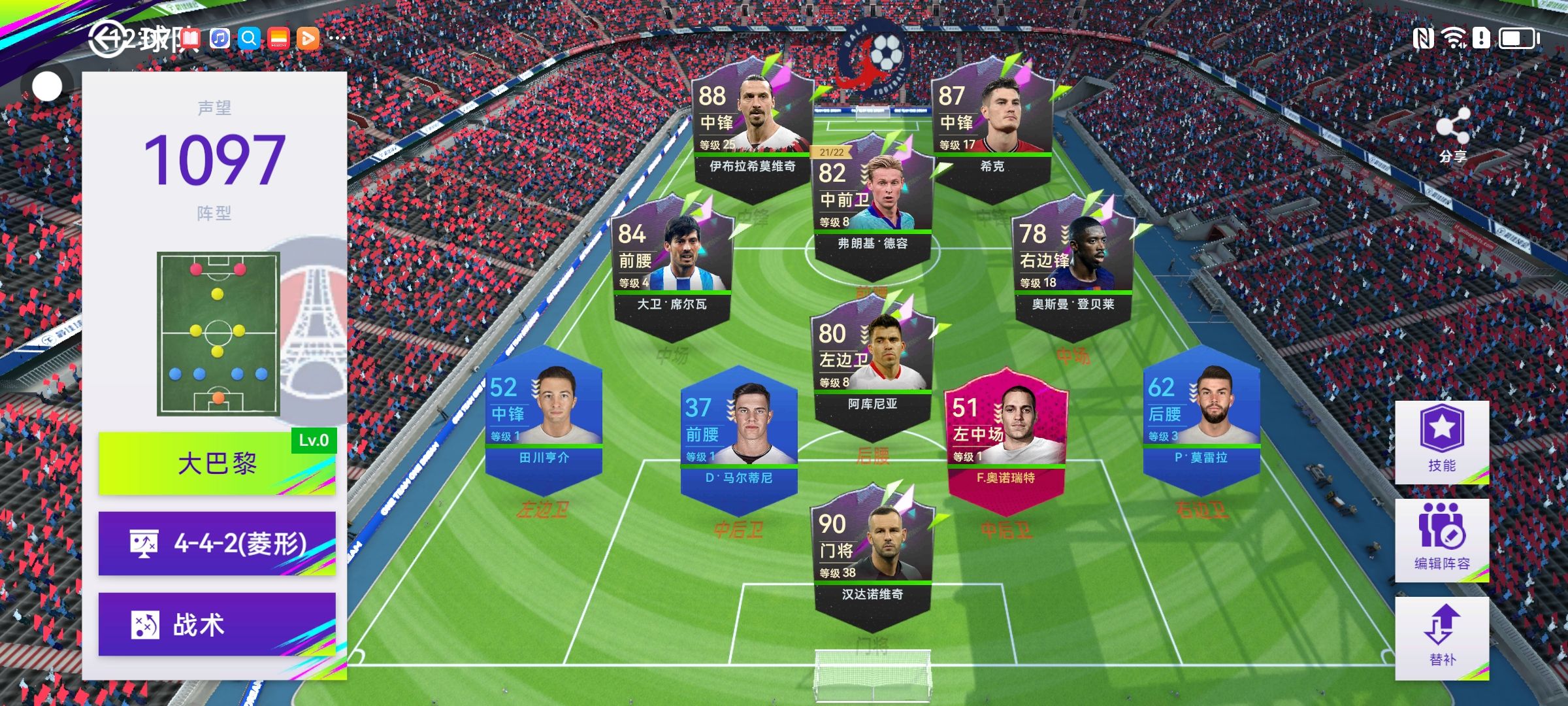Image resolution: width=1568 pixels, height=706 pixels.
Task: Go back using the arrow button
Action: point(106,40)
